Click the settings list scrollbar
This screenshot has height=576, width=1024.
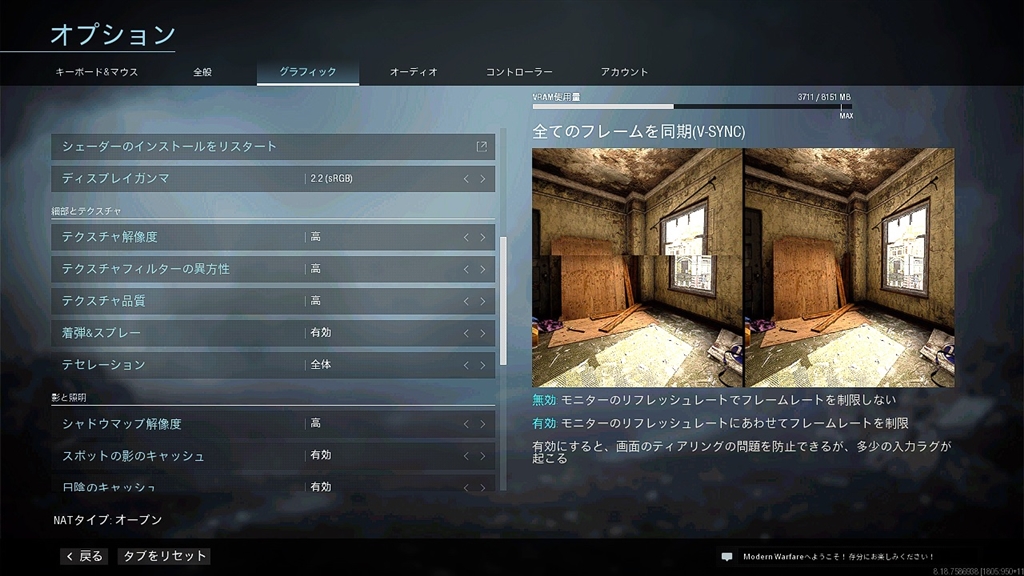(504, 300)
